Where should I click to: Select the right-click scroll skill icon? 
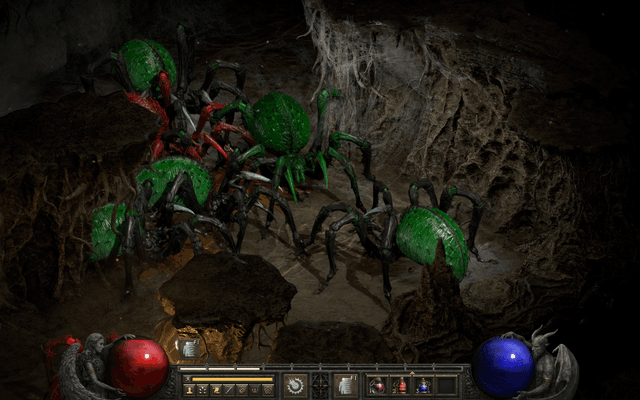tap(345, 384)
